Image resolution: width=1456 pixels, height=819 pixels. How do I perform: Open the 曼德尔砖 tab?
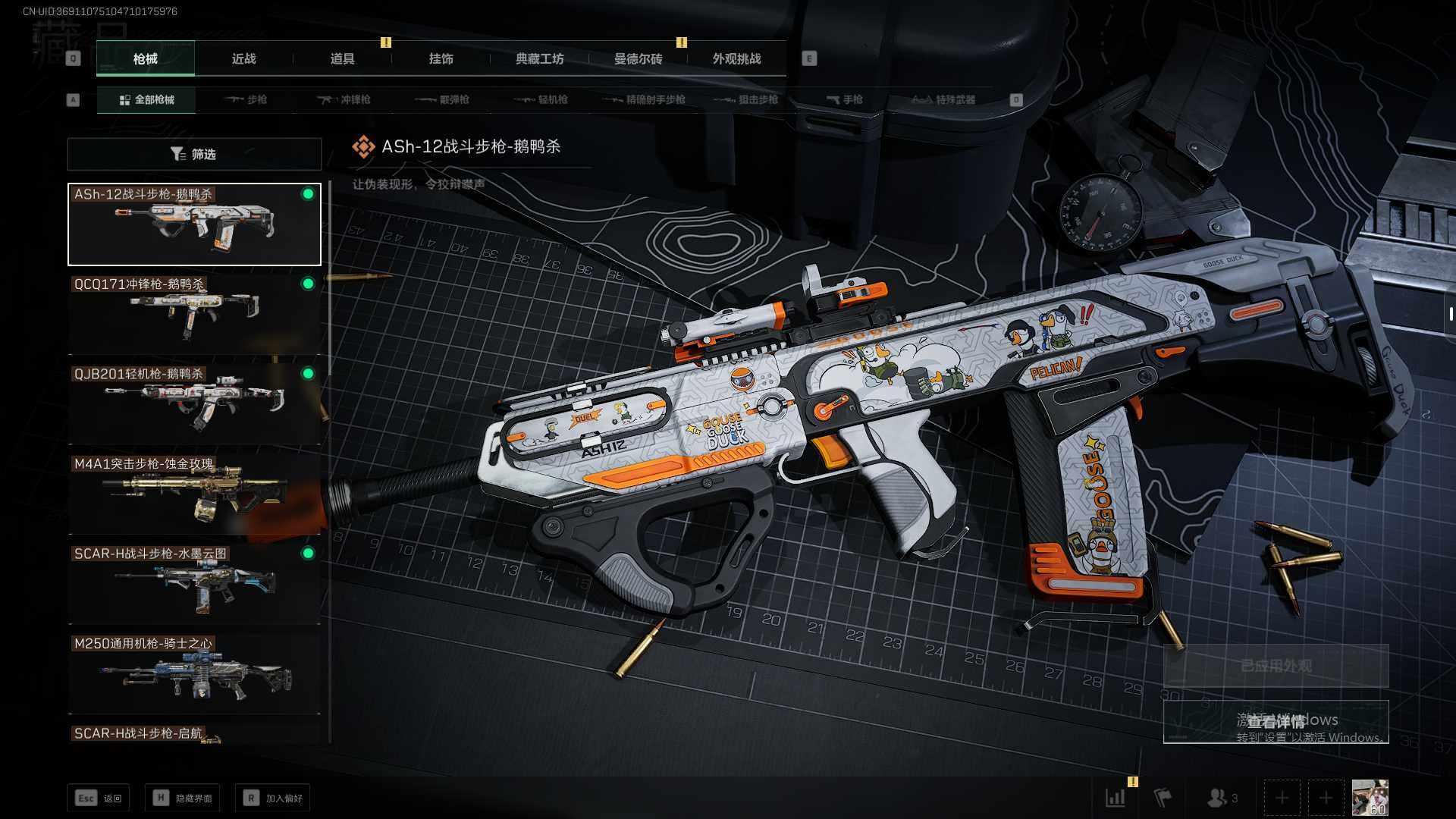point(638,59)
